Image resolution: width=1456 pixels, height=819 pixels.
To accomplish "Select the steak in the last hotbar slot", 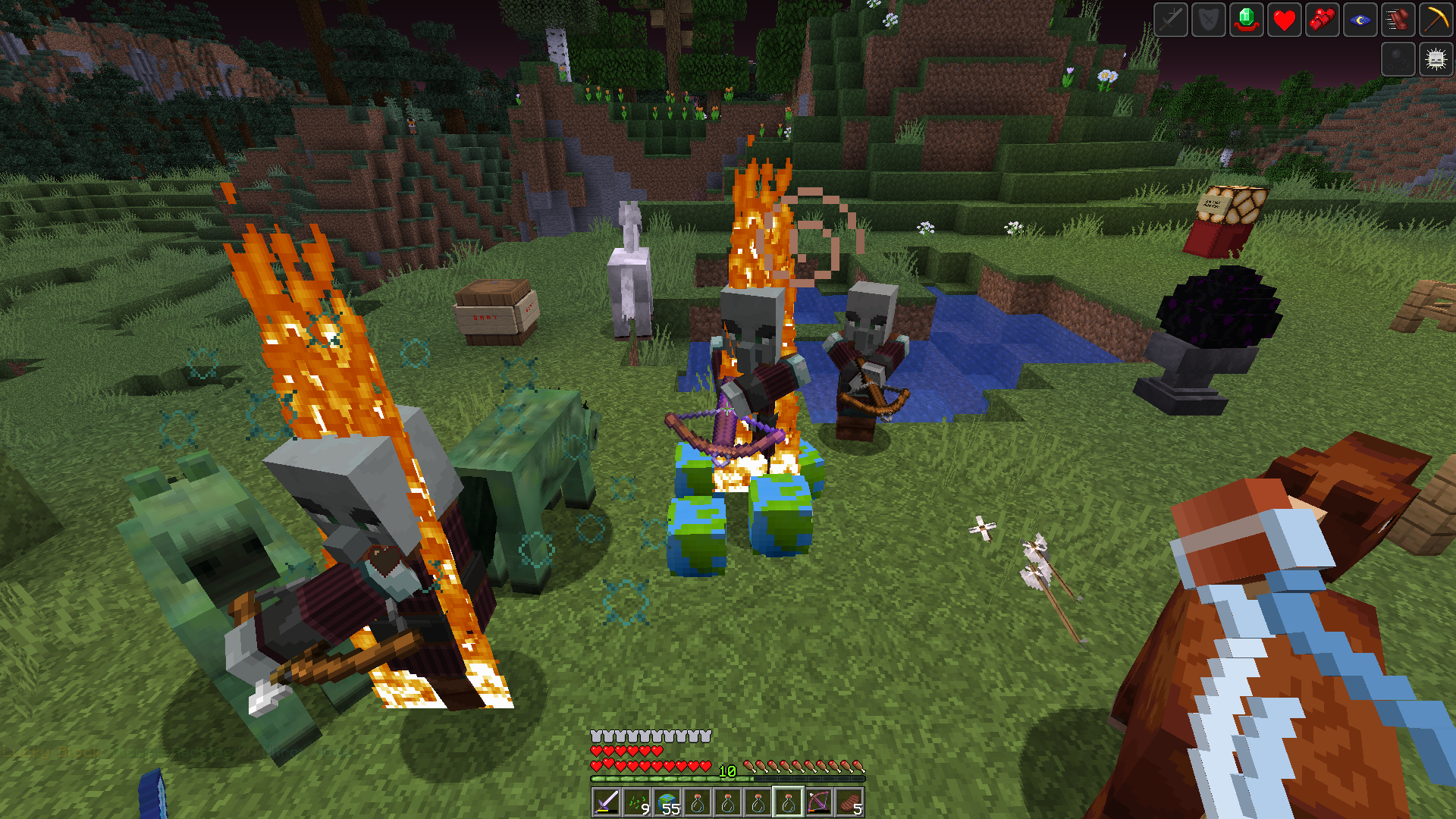I will (850, 802).
